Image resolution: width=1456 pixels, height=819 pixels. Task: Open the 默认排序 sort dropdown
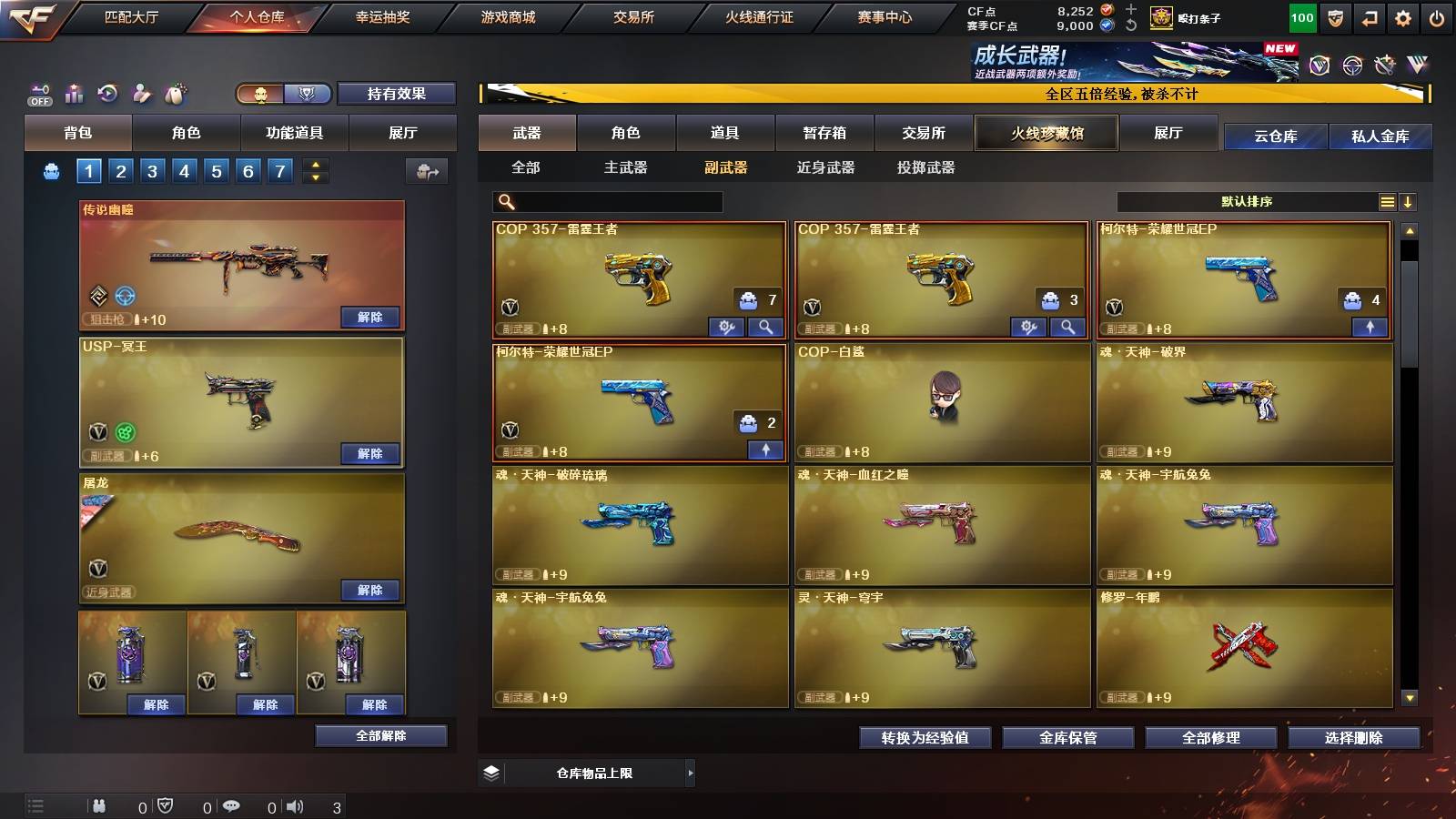click(1247, 201)
